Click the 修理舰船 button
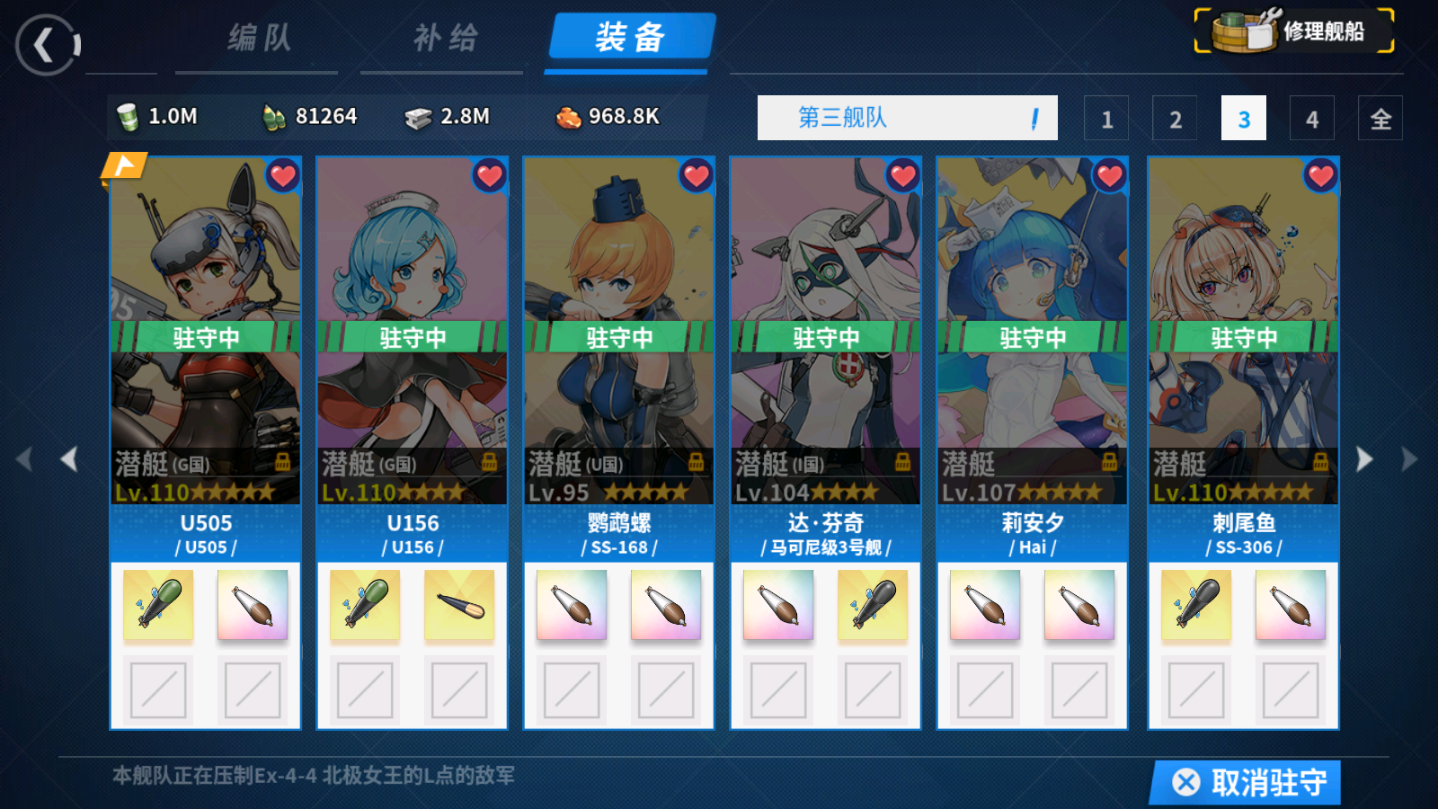Viewport: 1438px width, 809px height. (x=1292, y=31)
